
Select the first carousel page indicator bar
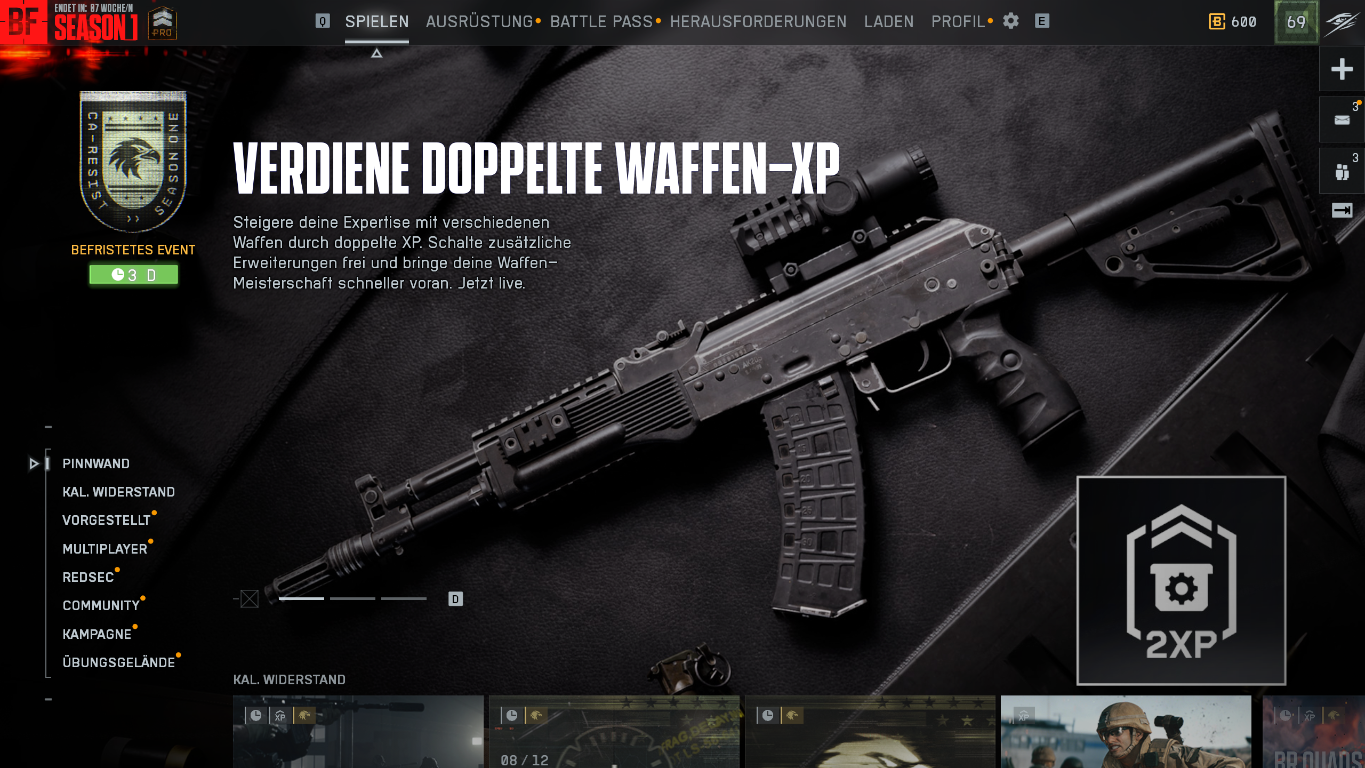coord(301,598)
